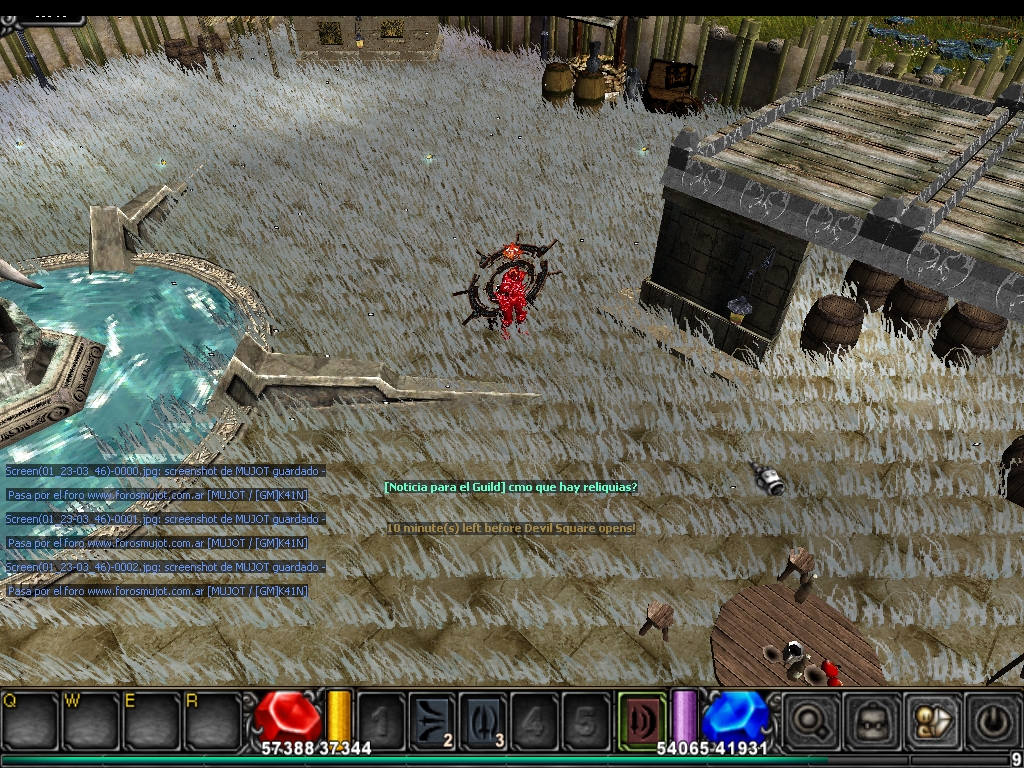Click the empty skill slot numbered 5

[586, 719]
